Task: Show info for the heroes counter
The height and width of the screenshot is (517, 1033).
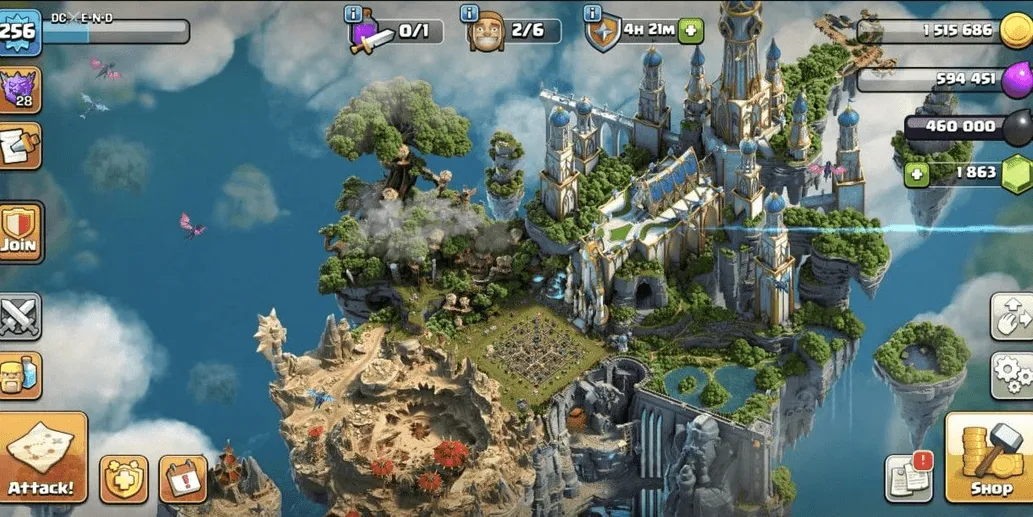Action: (x=471, y=13)
